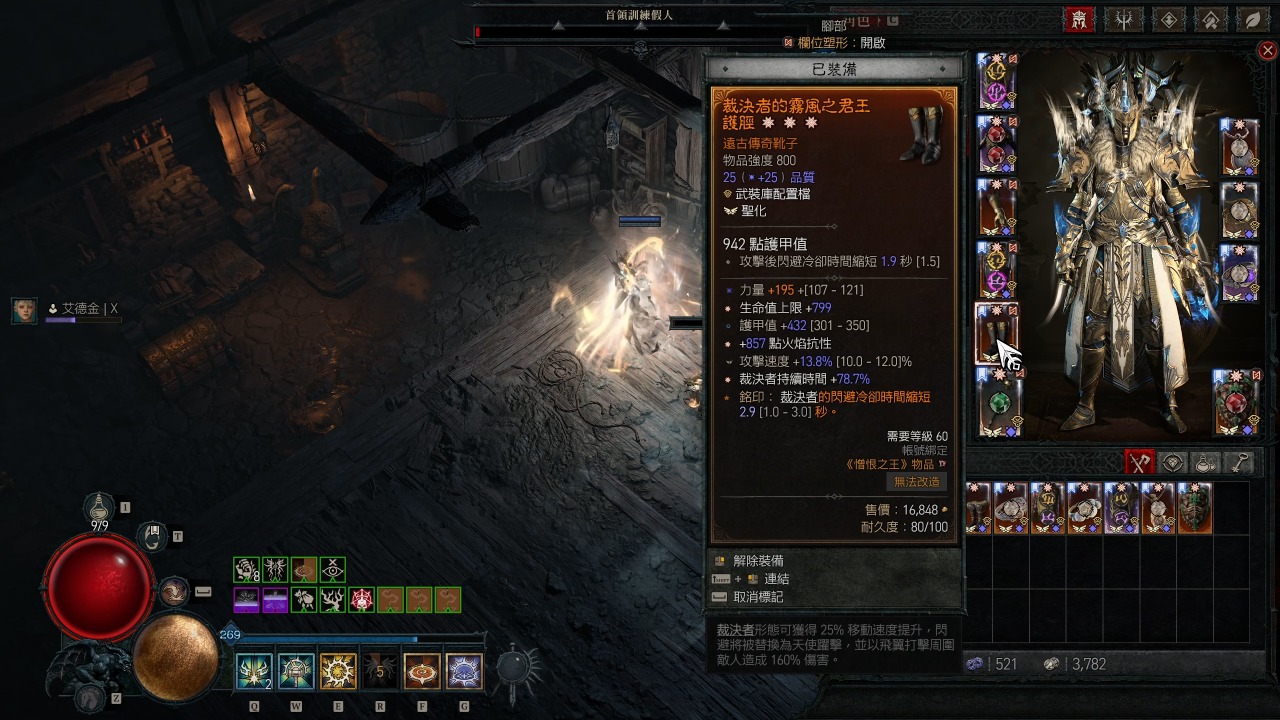The image size is (1280, 720).
Task: Activate the hammer skill on W
Action: pos(296,671)
